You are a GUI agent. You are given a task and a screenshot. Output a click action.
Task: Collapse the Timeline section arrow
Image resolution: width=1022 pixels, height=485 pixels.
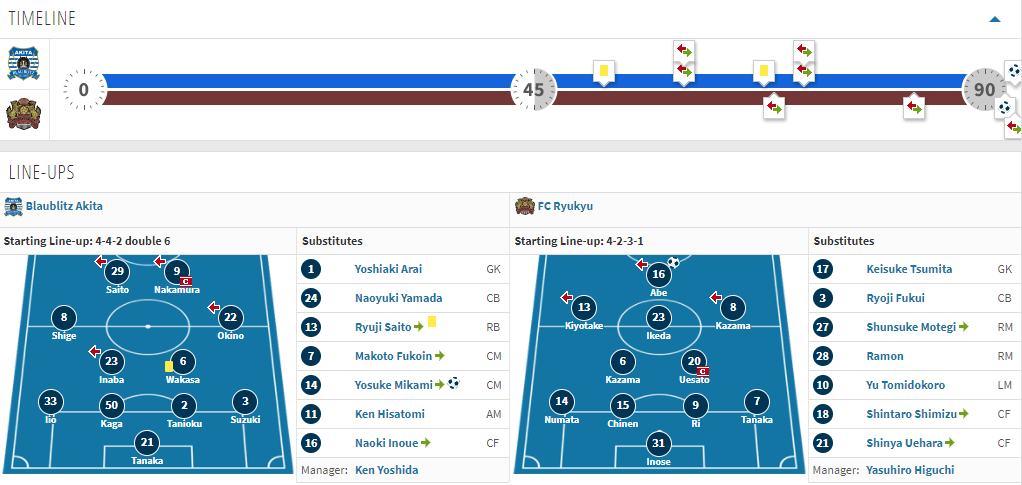pyautogui.click(x=994, y=19)
